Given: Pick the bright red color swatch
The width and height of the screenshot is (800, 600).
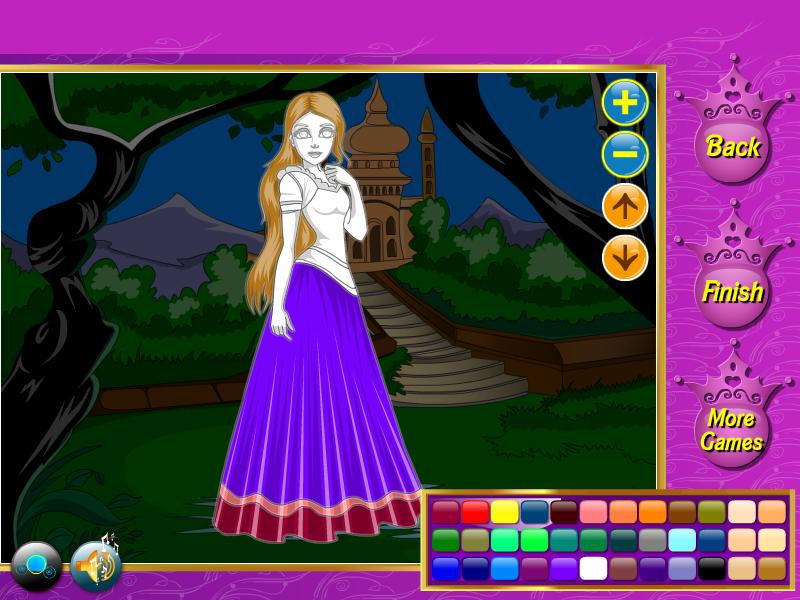Looking at the screenshot, I should (x=475, y=512).
